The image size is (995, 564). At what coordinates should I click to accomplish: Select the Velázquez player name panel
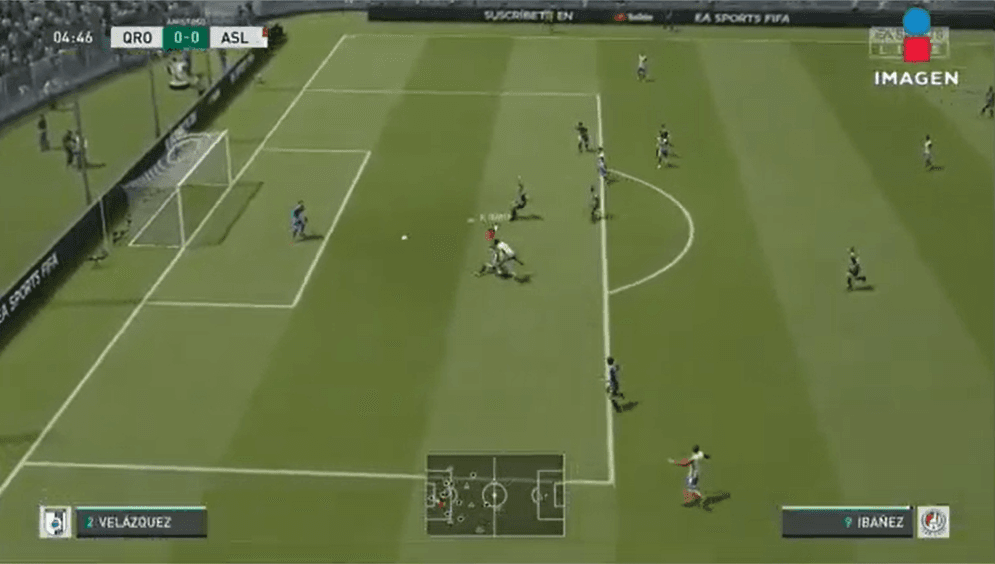[x=141, y=522]
